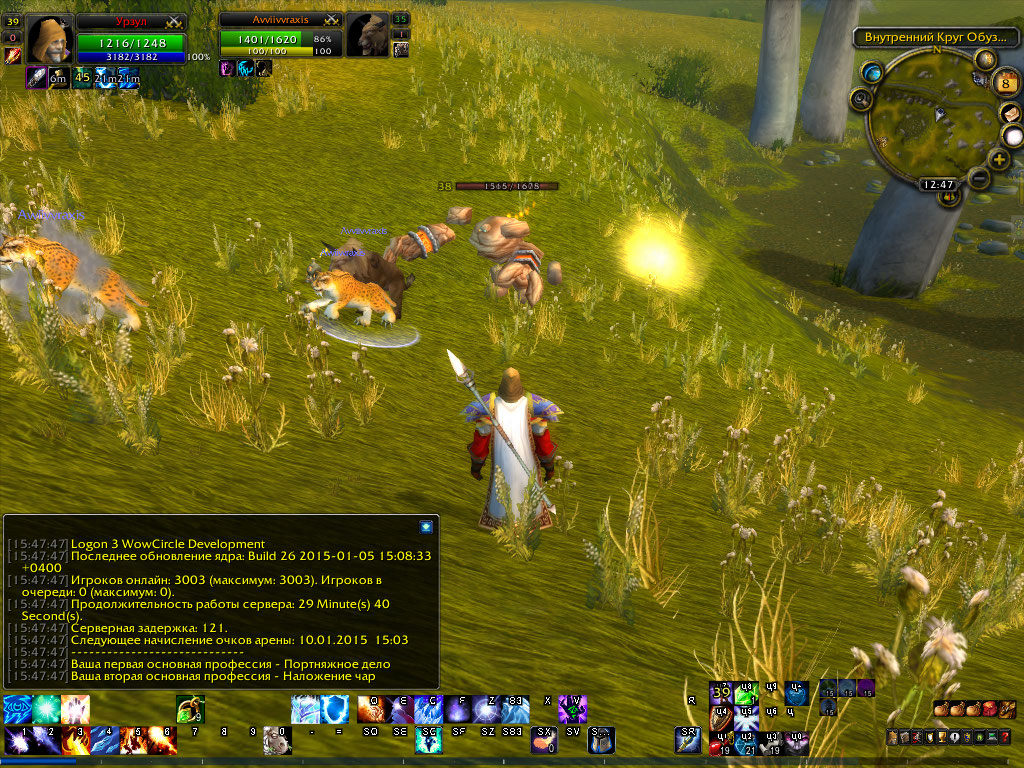Cast the ice lance spell on slot 4
Viewport: 1024px width, 768px height.
coord(104,741)
